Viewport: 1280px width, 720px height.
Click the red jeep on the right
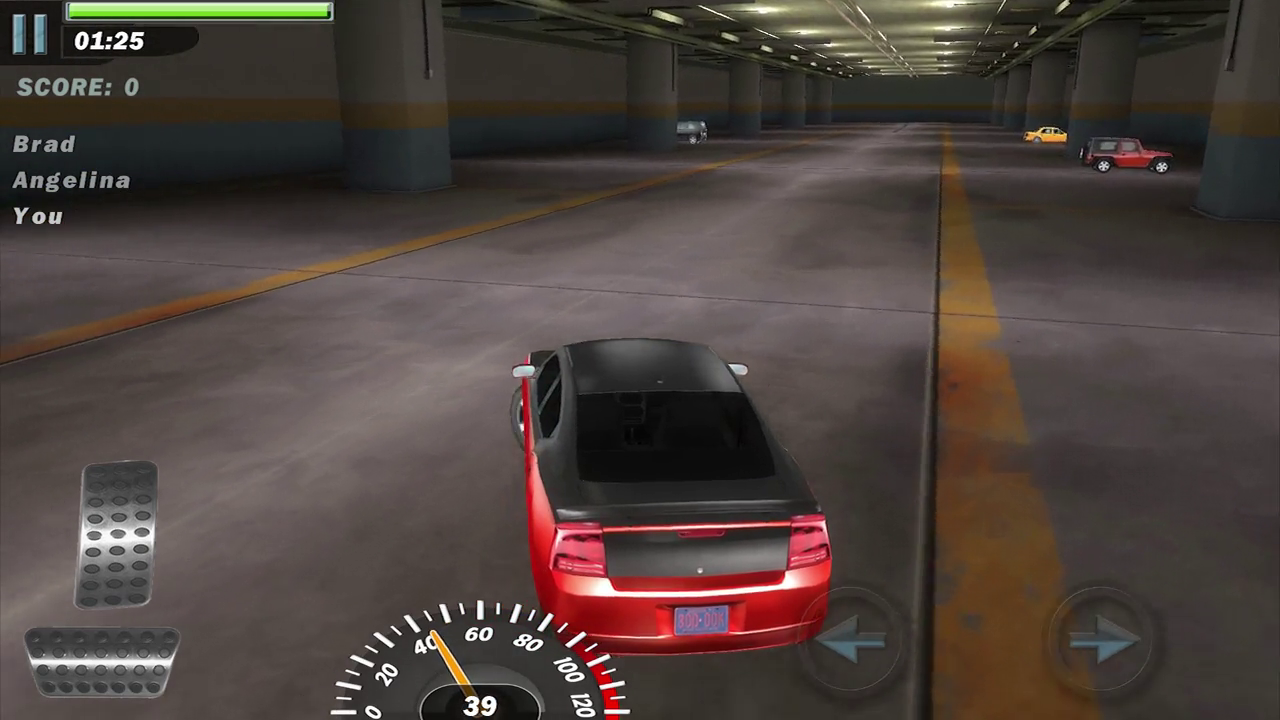[x=1128, y=152]
